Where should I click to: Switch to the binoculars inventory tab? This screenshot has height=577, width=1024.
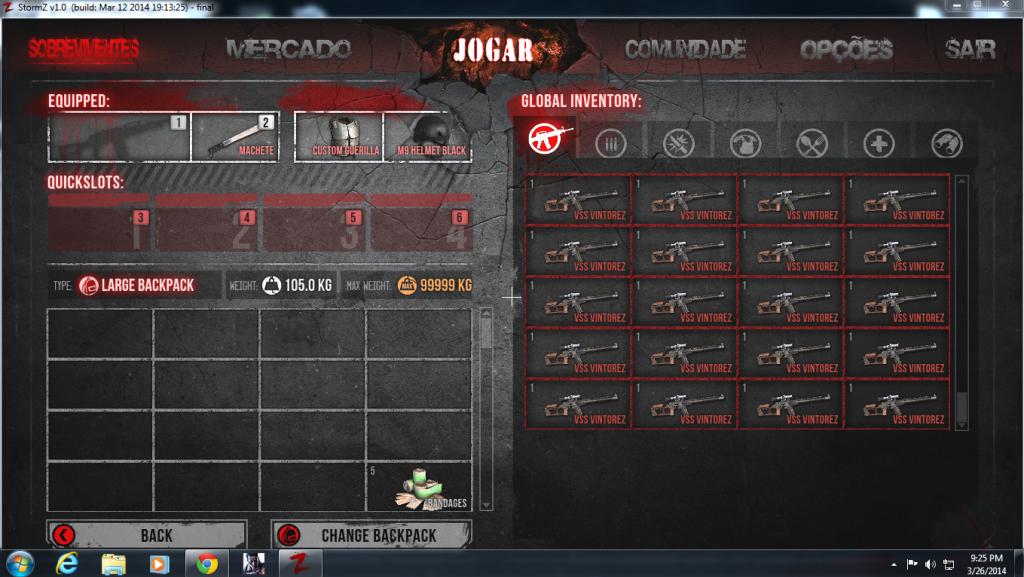[946, 144]
